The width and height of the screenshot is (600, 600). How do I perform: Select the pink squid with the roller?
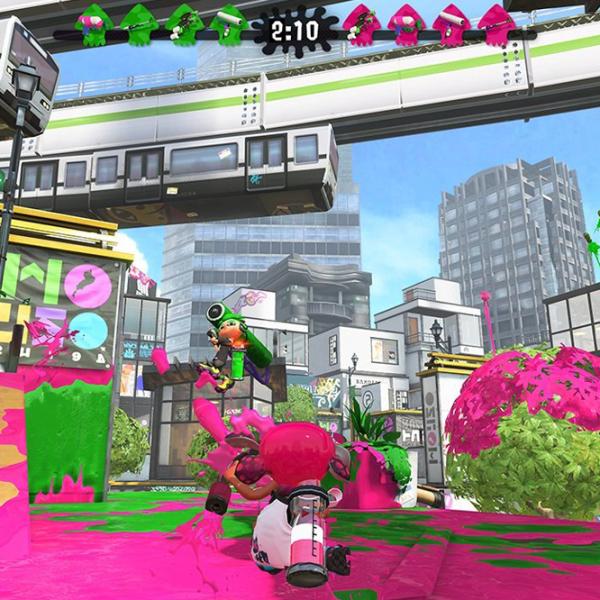pyautogui.click(x=451, y=24)
